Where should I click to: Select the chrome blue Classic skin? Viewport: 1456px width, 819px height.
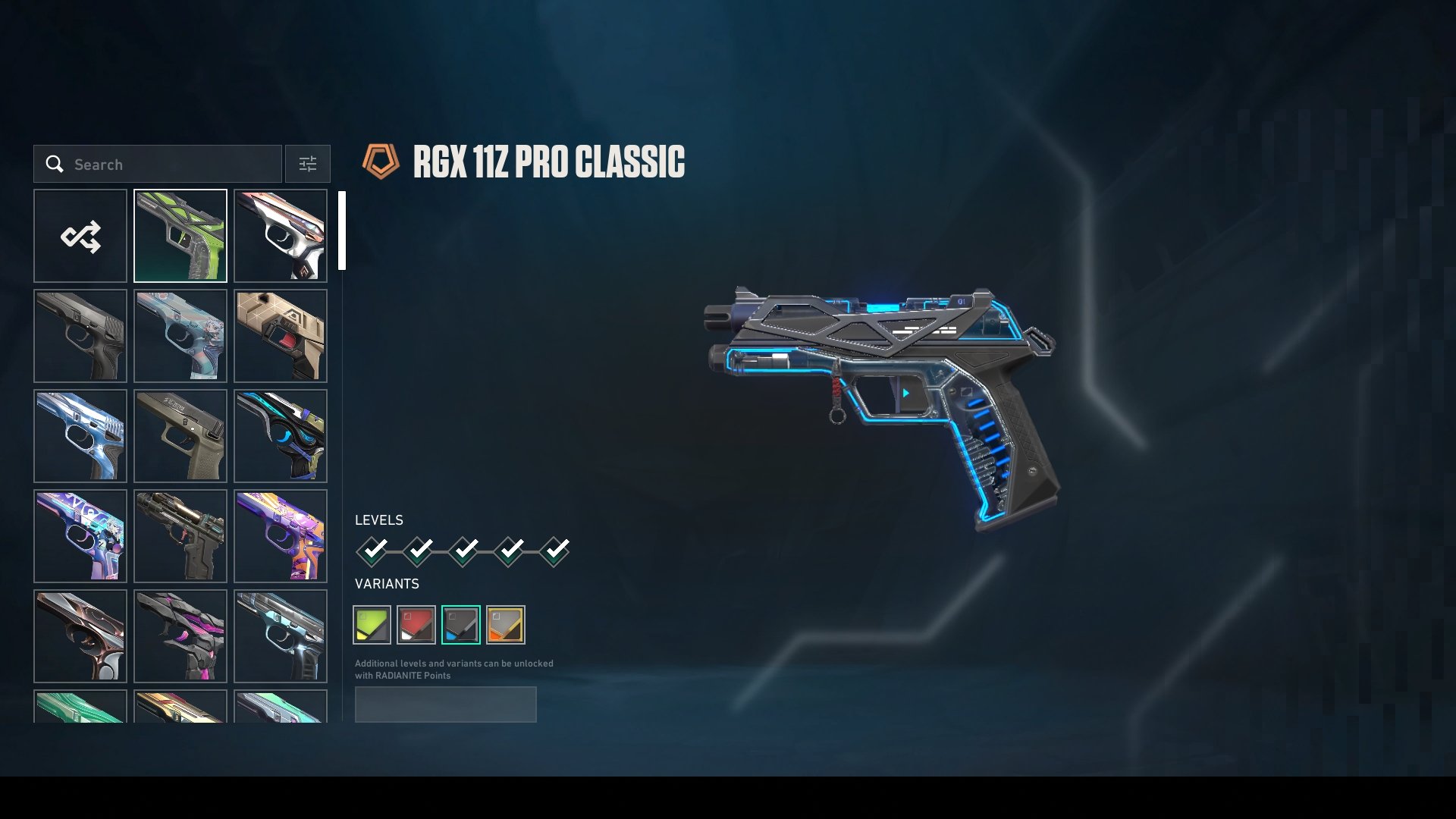[x=80, y=436]
